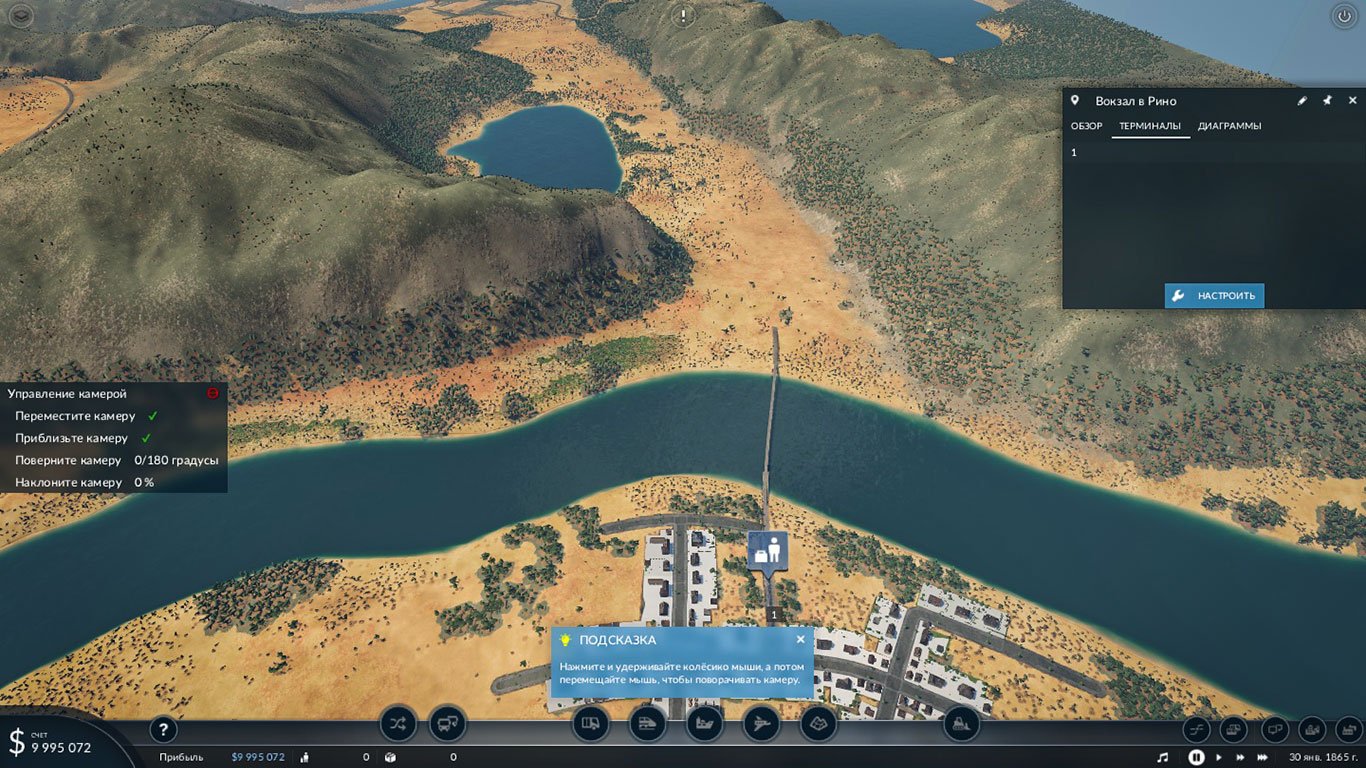Screen dimensions: 1366x768
Task: Open the line management window
Action: coord(398,723)
